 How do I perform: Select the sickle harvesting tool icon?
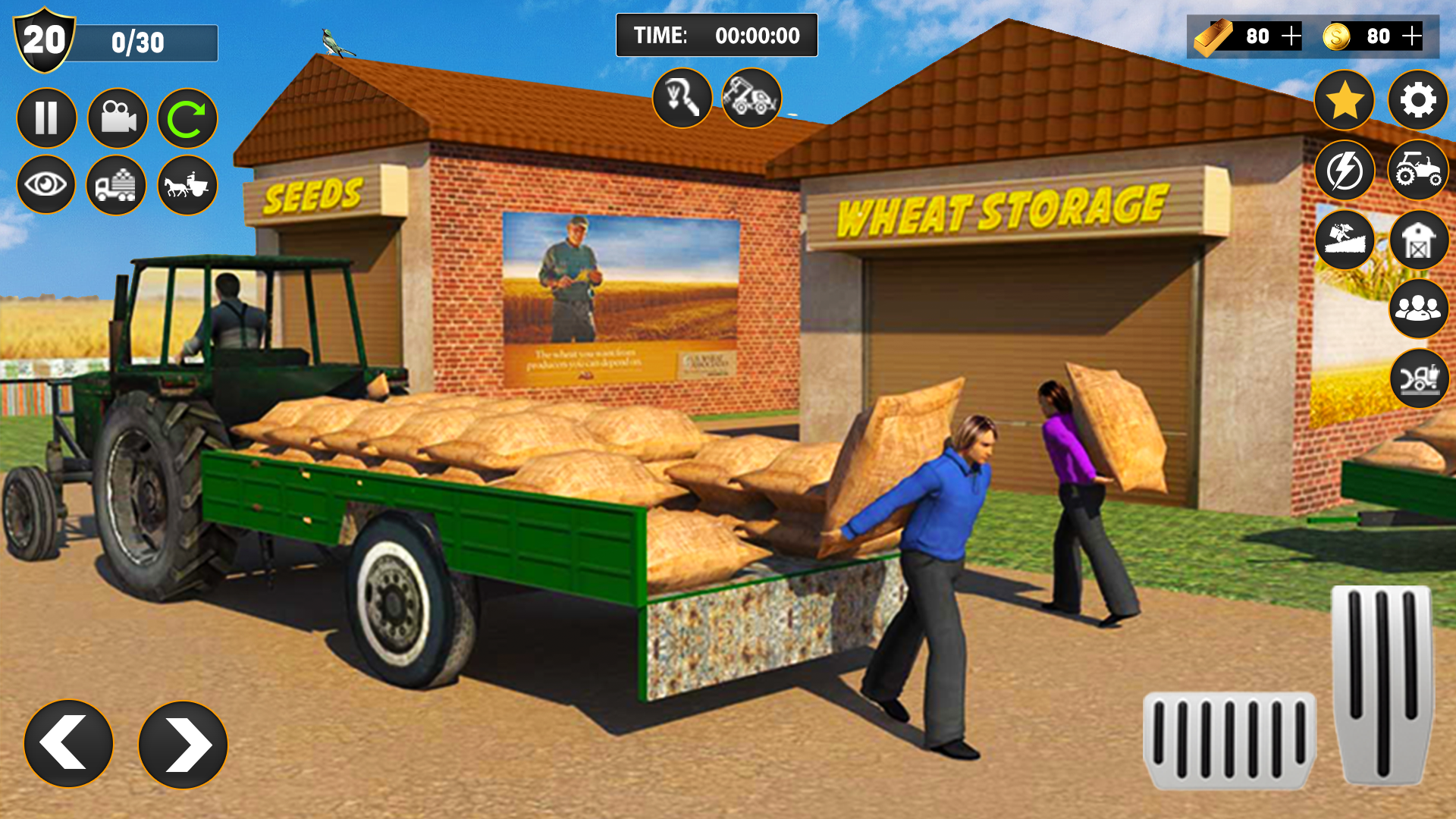pos(681,97)
